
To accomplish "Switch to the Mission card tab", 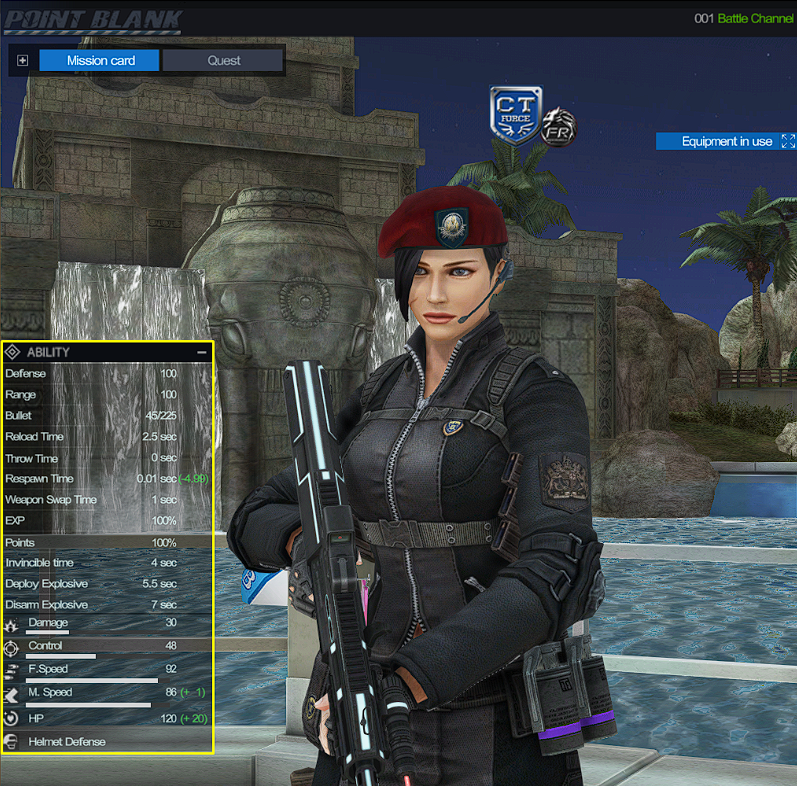I will pos(100,60).
